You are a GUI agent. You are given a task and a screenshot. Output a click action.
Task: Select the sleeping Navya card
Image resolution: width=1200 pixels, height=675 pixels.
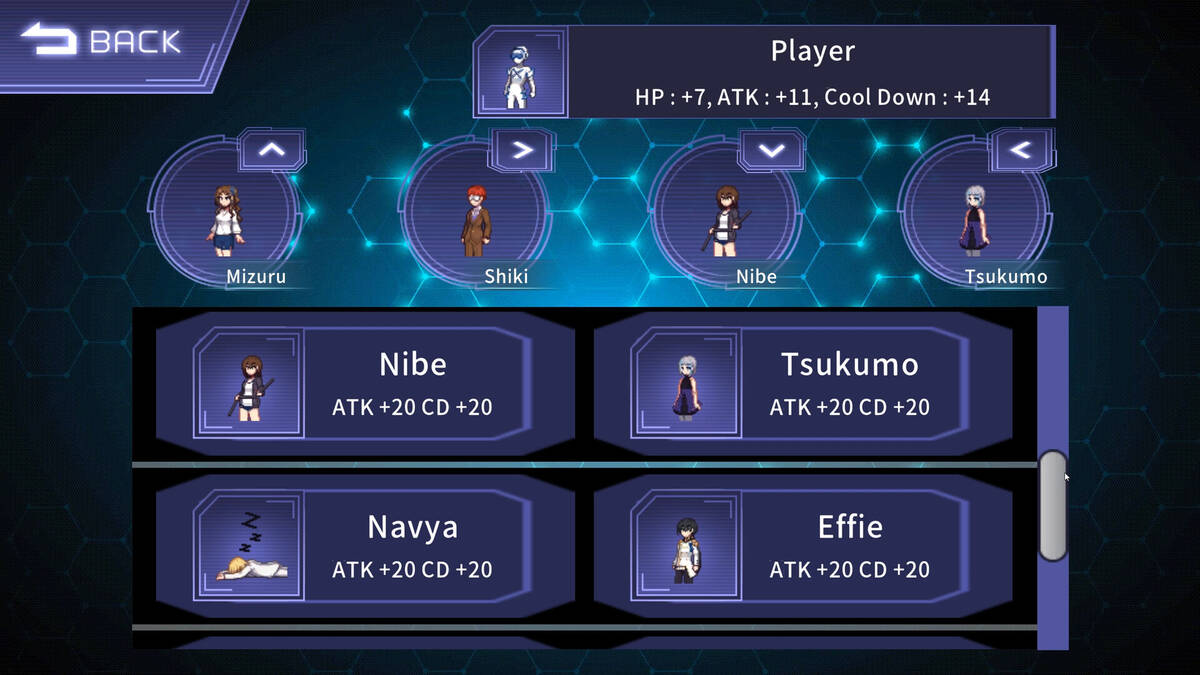point(365,546)
